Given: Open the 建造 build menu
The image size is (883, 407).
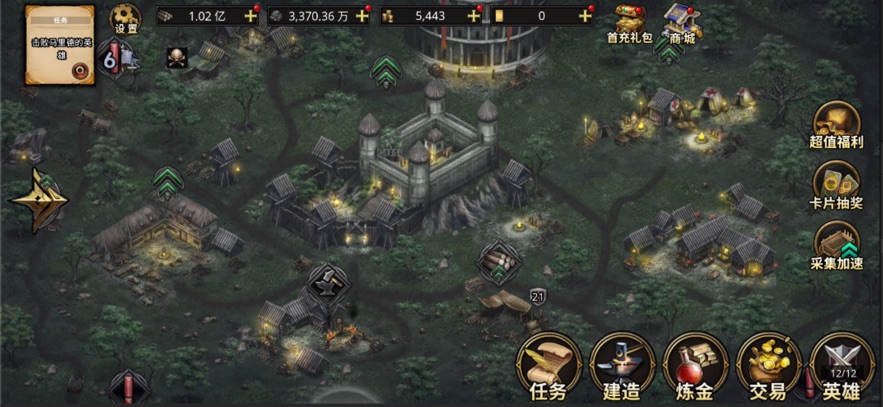Looking at the screenshot, I should coord(621,366).
